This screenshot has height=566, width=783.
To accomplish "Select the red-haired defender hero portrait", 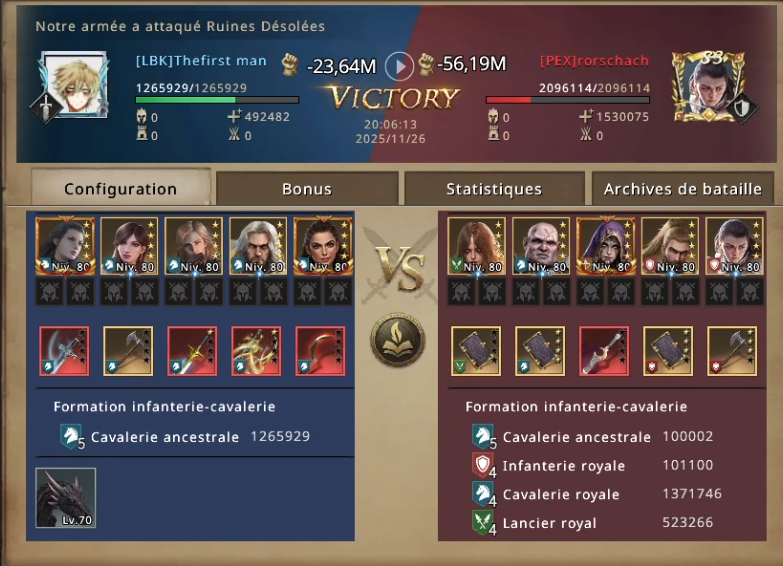I will point(476,246).
